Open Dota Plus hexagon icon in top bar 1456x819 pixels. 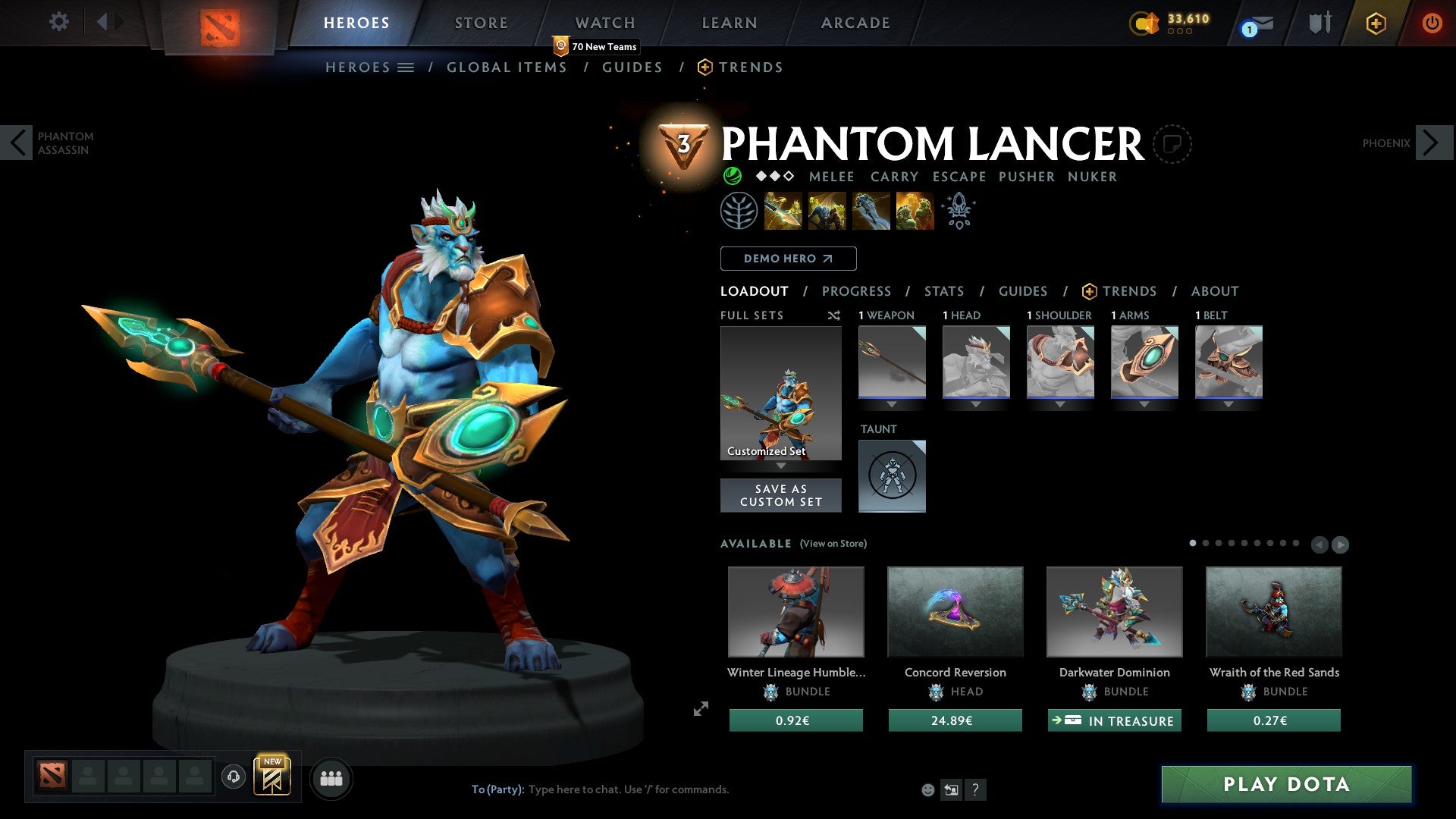[x=1376, y=23]
